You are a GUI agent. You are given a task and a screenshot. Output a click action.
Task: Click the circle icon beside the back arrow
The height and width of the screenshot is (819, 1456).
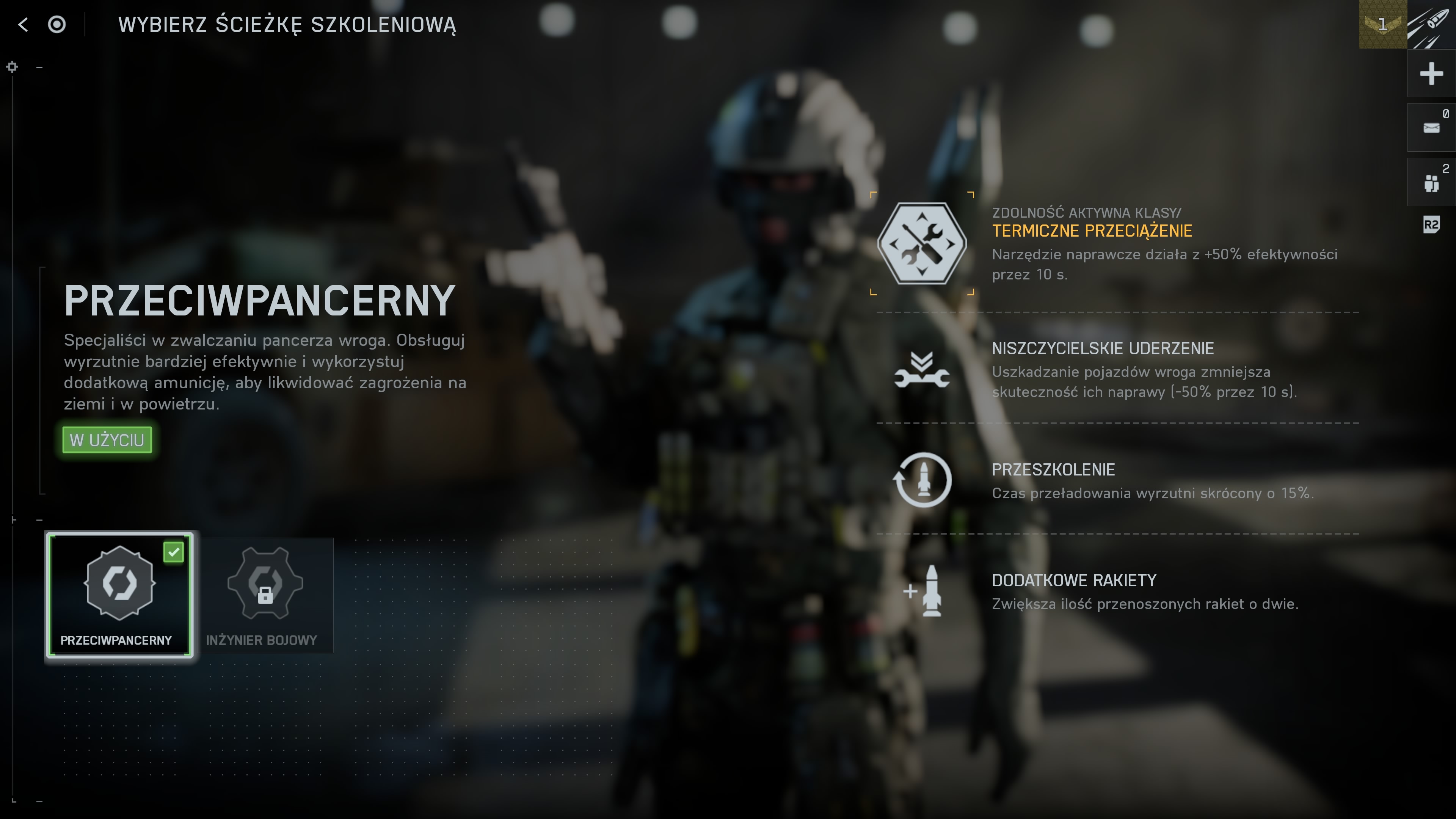click(x=56, y=24)
